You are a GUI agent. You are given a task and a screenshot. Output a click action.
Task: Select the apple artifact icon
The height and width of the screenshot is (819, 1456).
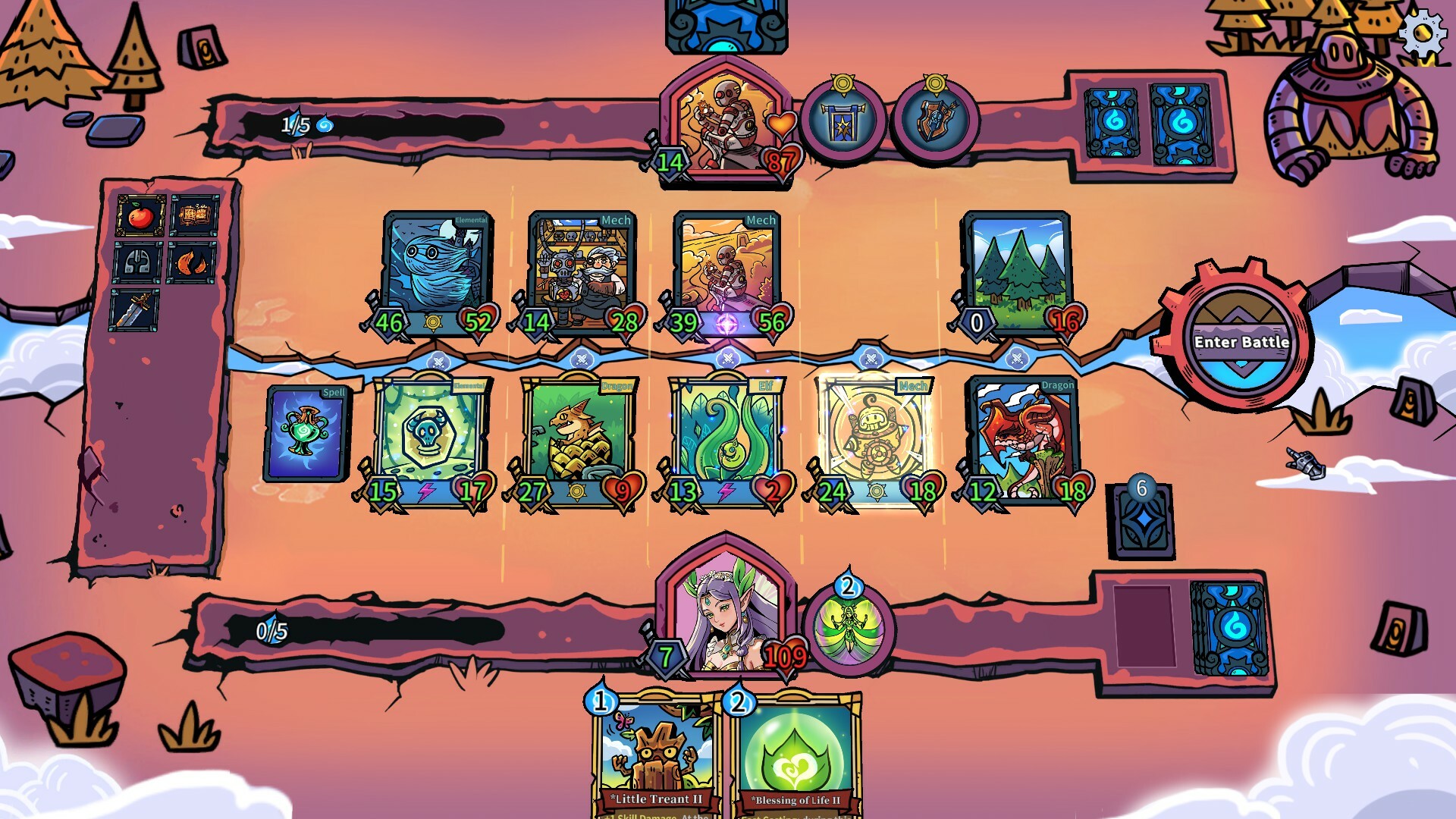(x=140, y=215)
